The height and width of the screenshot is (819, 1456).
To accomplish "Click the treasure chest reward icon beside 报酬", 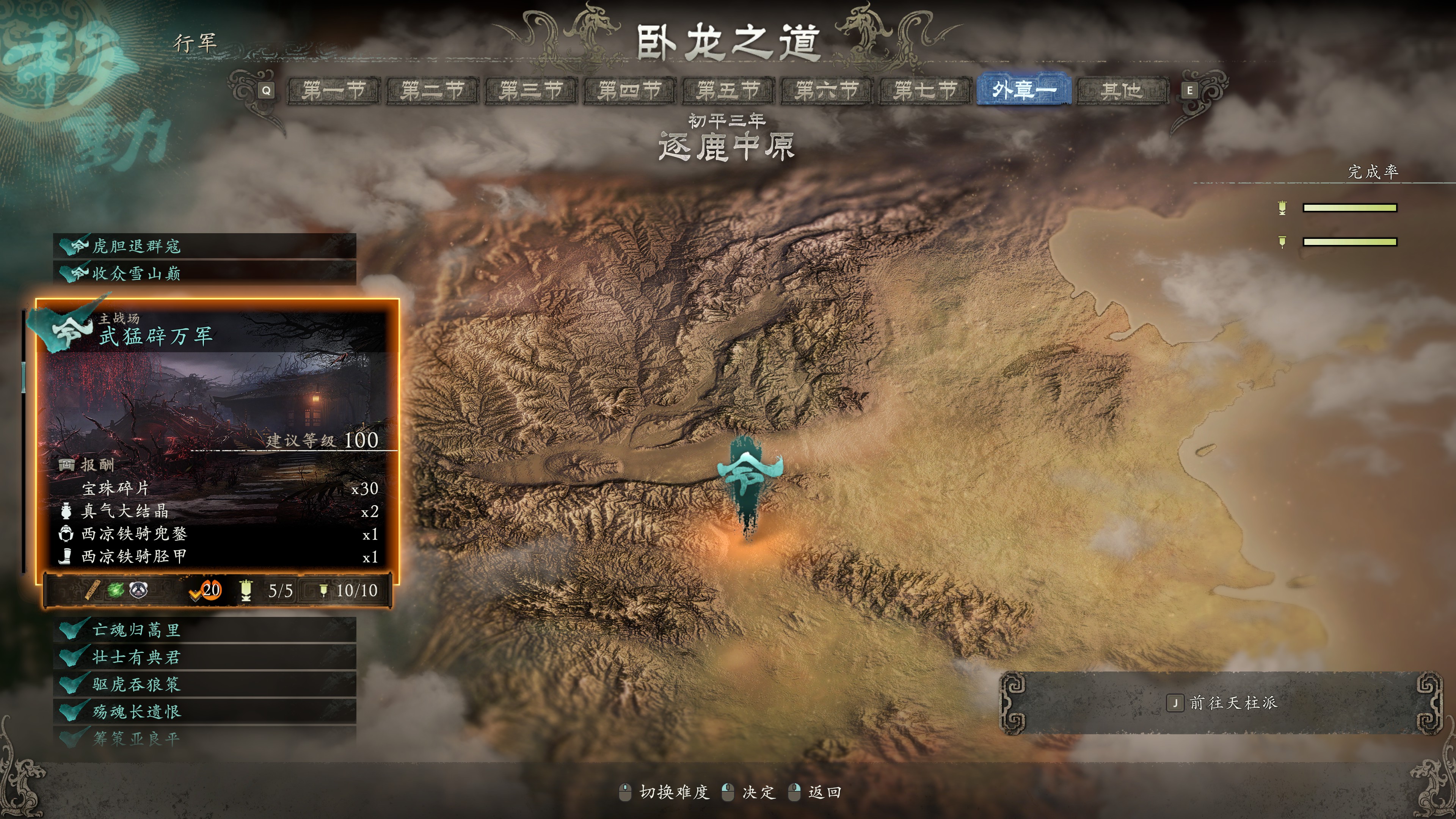I will [x=67, y=466].
